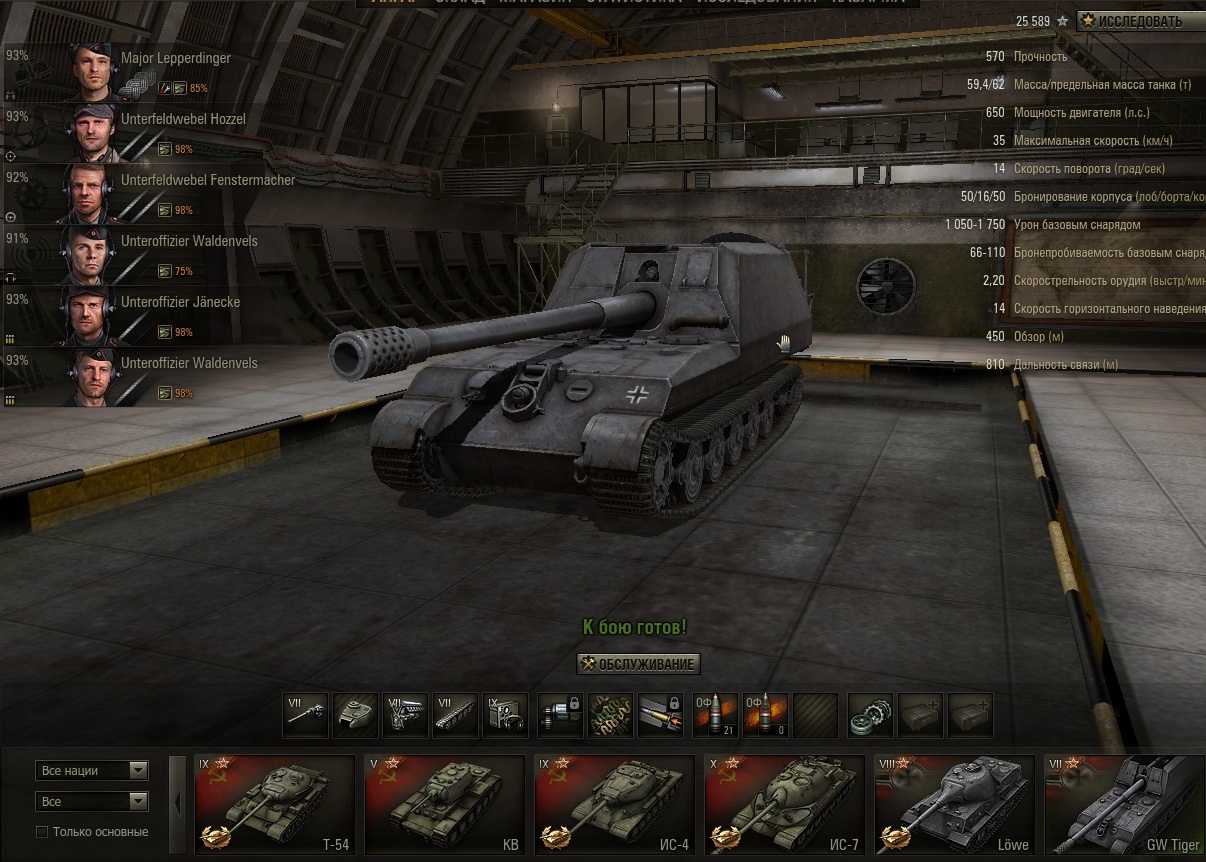Choose the КВ tank thumbnail
1206x862 pixels.
click(445, 805)
